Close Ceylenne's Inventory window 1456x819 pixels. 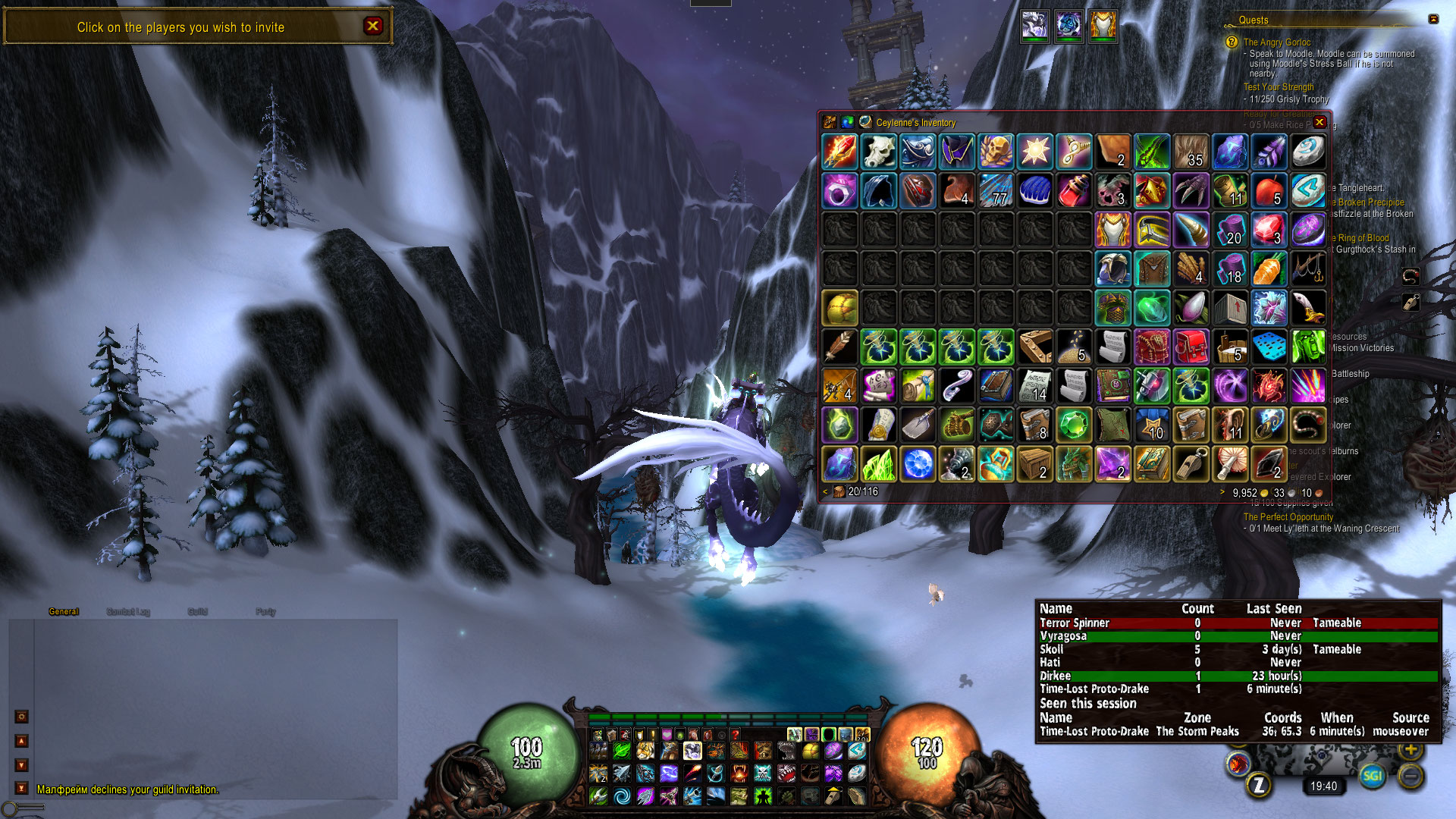pyautogui.click(x=1319, y=122)
